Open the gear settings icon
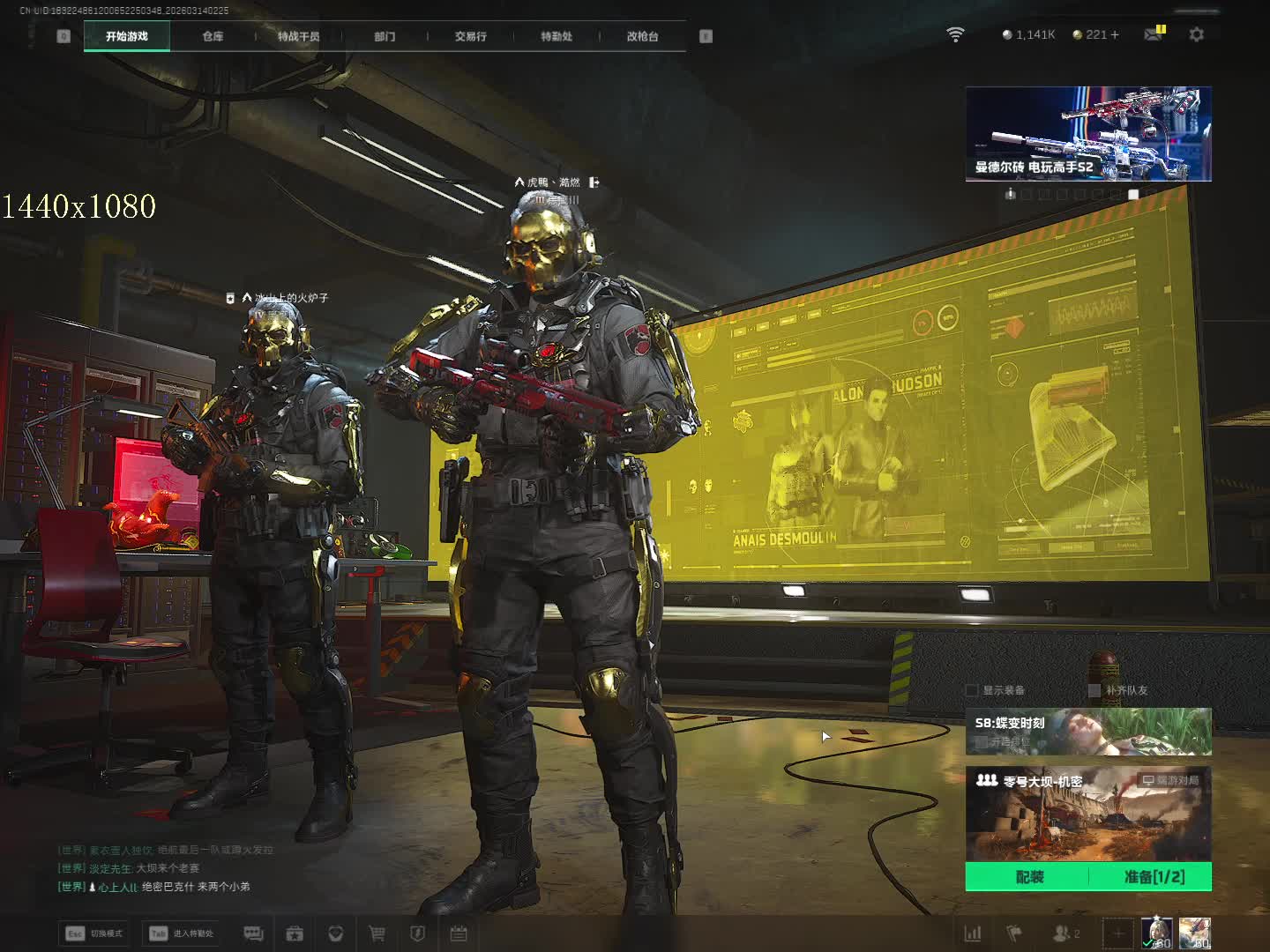The height and width of the screenshot is (952, 1270). (x=1196, y=34)
